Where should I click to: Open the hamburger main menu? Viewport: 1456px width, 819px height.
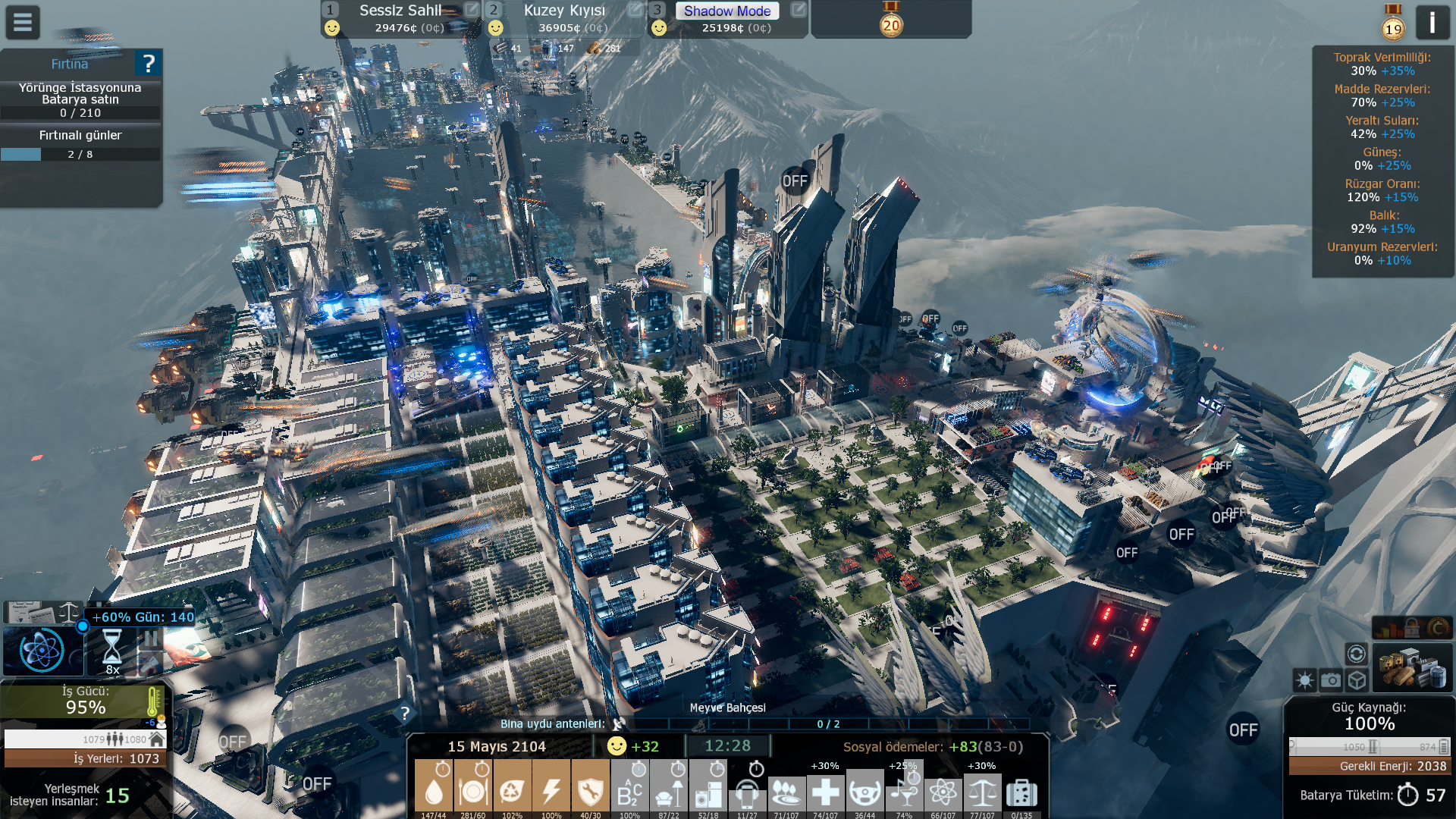23,23
